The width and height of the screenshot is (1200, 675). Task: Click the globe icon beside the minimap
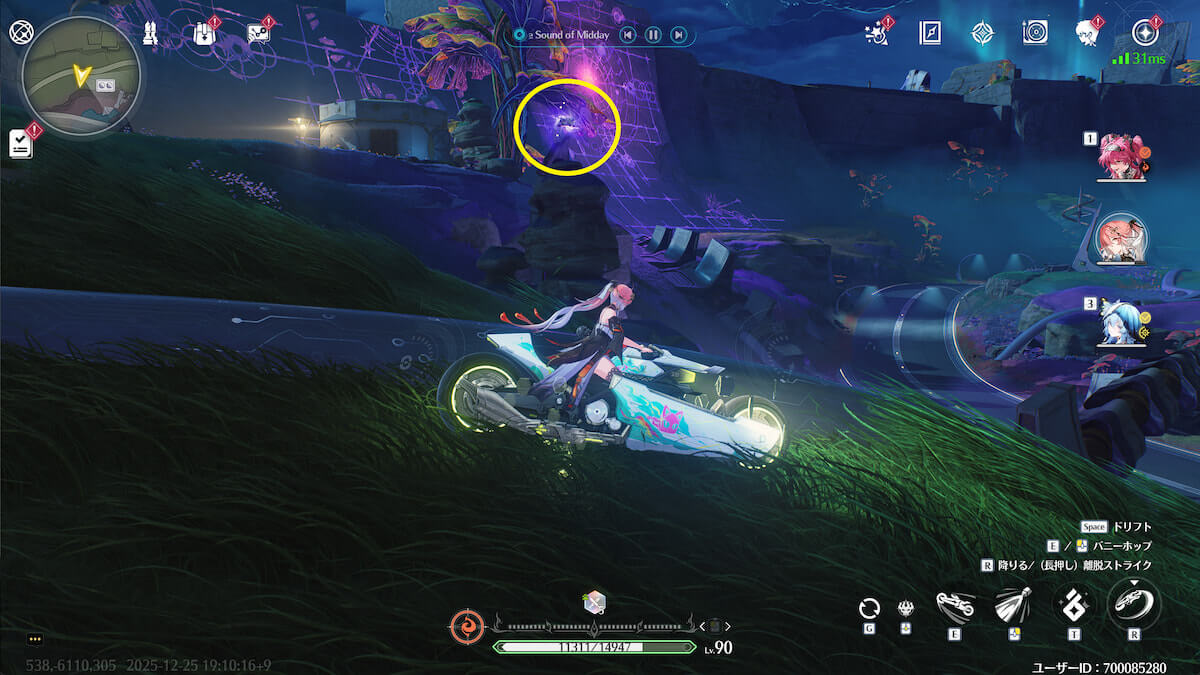click(20, 32)
